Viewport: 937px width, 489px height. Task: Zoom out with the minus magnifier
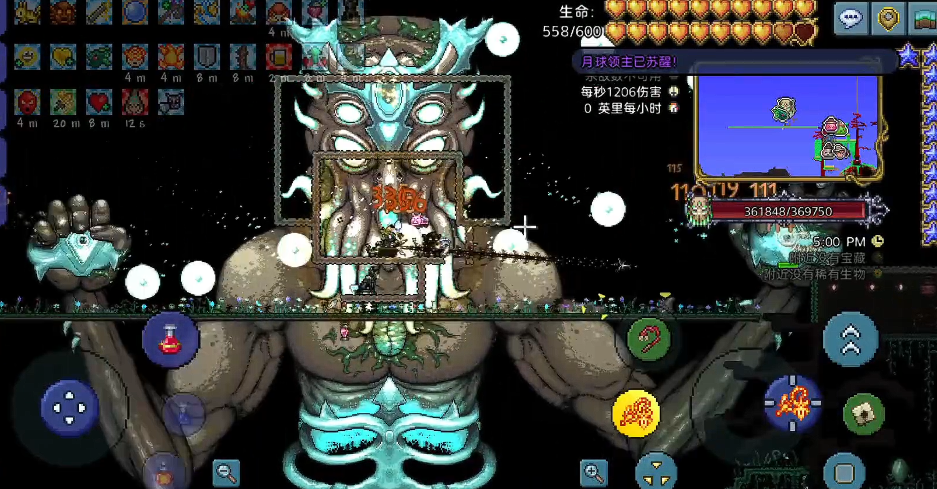coord(226,472)
